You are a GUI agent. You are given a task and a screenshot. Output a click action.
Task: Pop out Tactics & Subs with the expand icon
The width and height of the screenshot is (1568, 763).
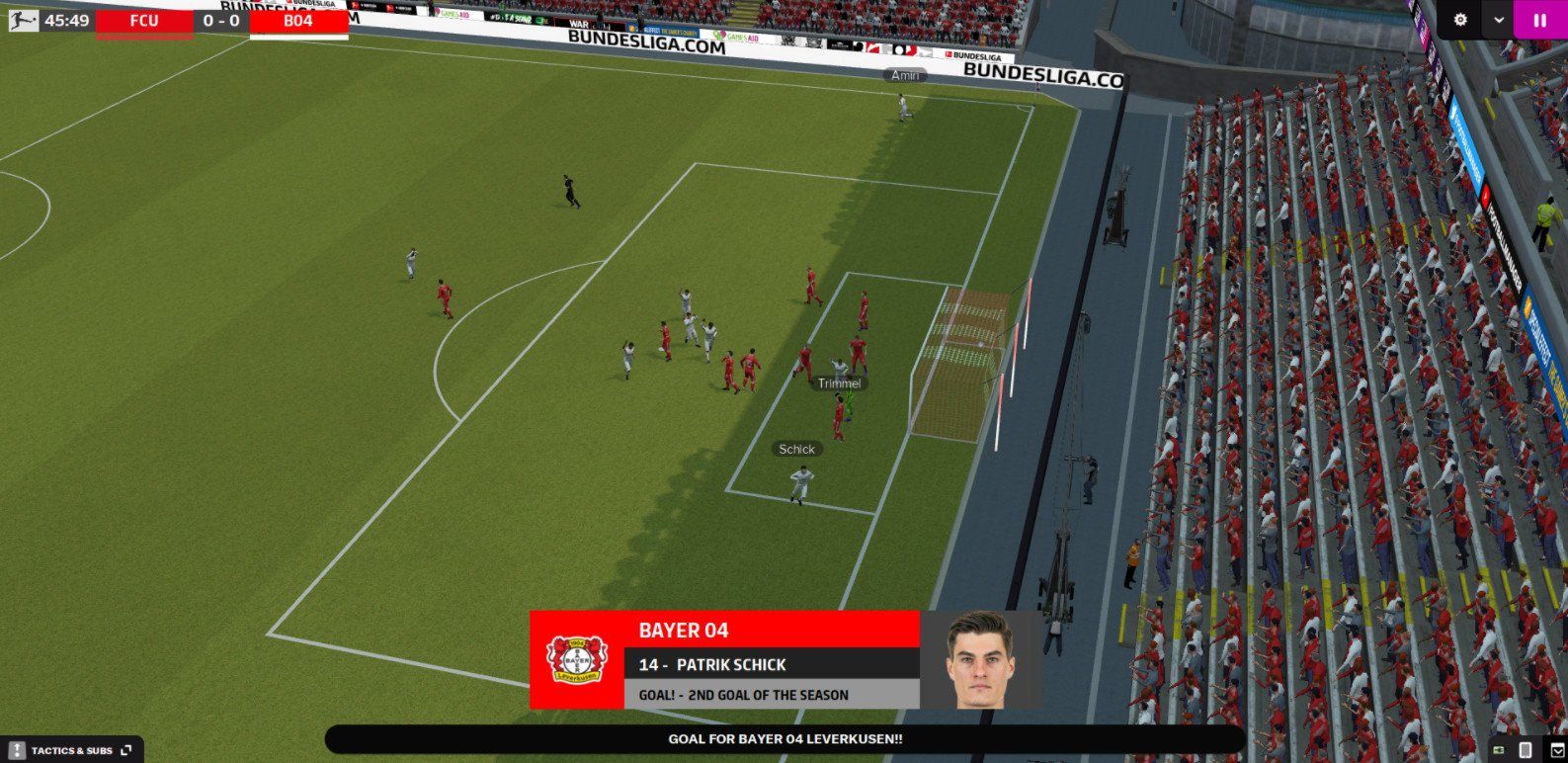click(x=124, y=749)
